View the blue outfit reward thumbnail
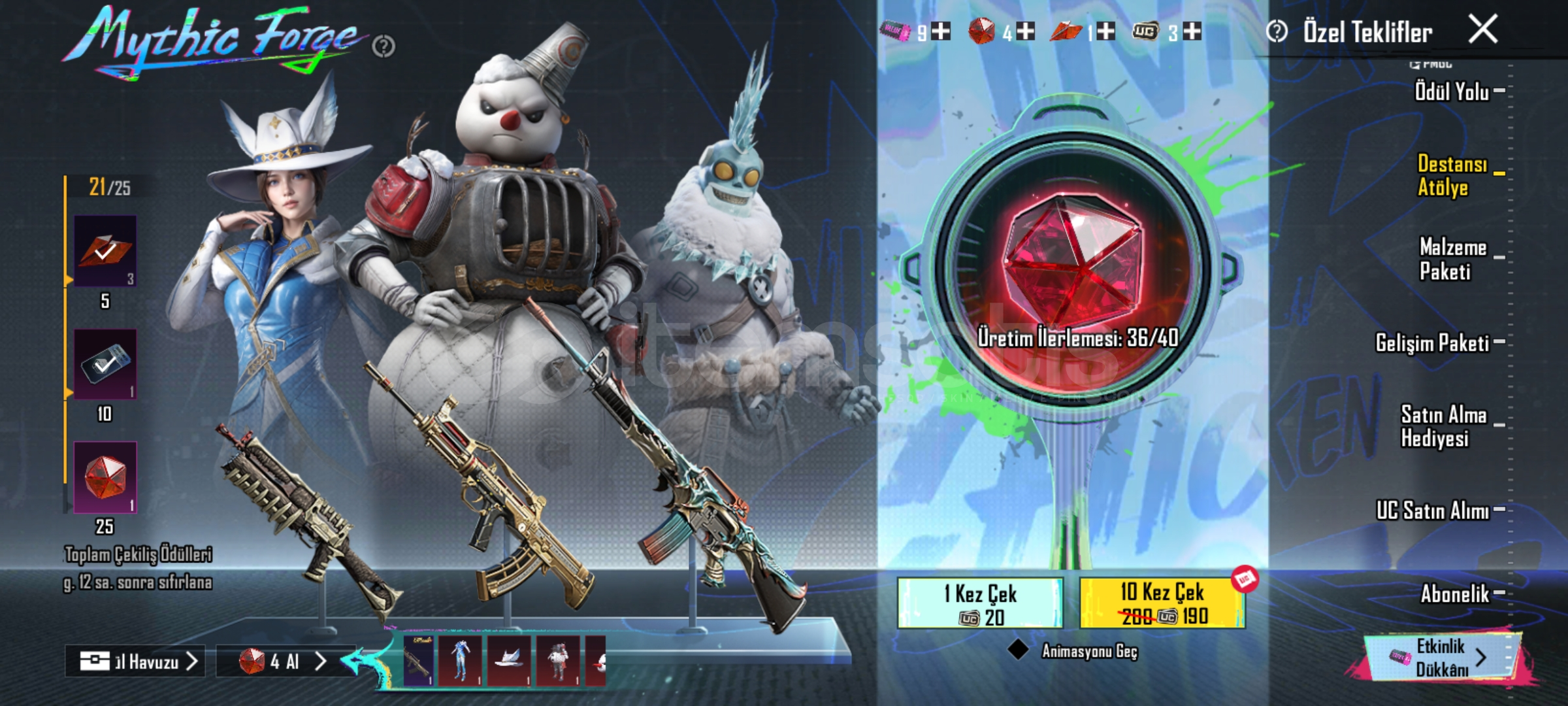 (x=461, y=660)
